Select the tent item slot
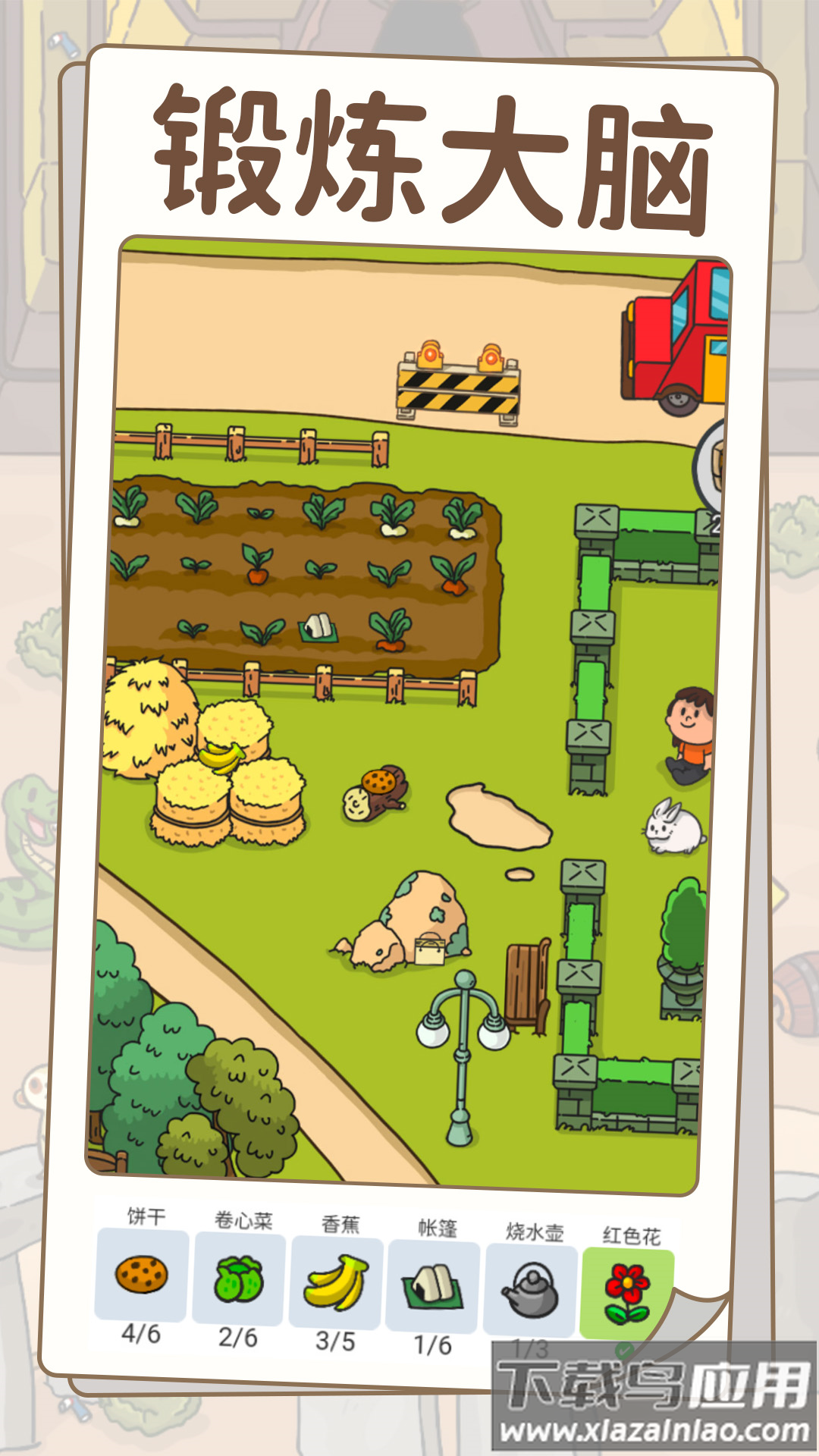This screenshot has width=819, height=1456. pos(433,1287)
